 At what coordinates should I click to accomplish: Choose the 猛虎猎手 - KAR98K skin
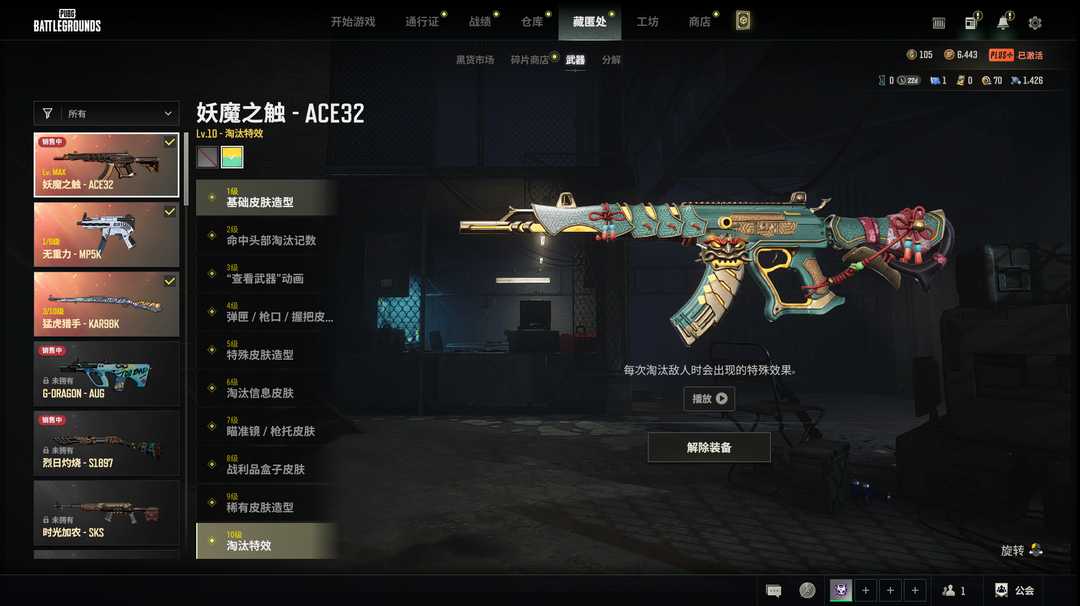pyautogui.click(x=107, y=304)
